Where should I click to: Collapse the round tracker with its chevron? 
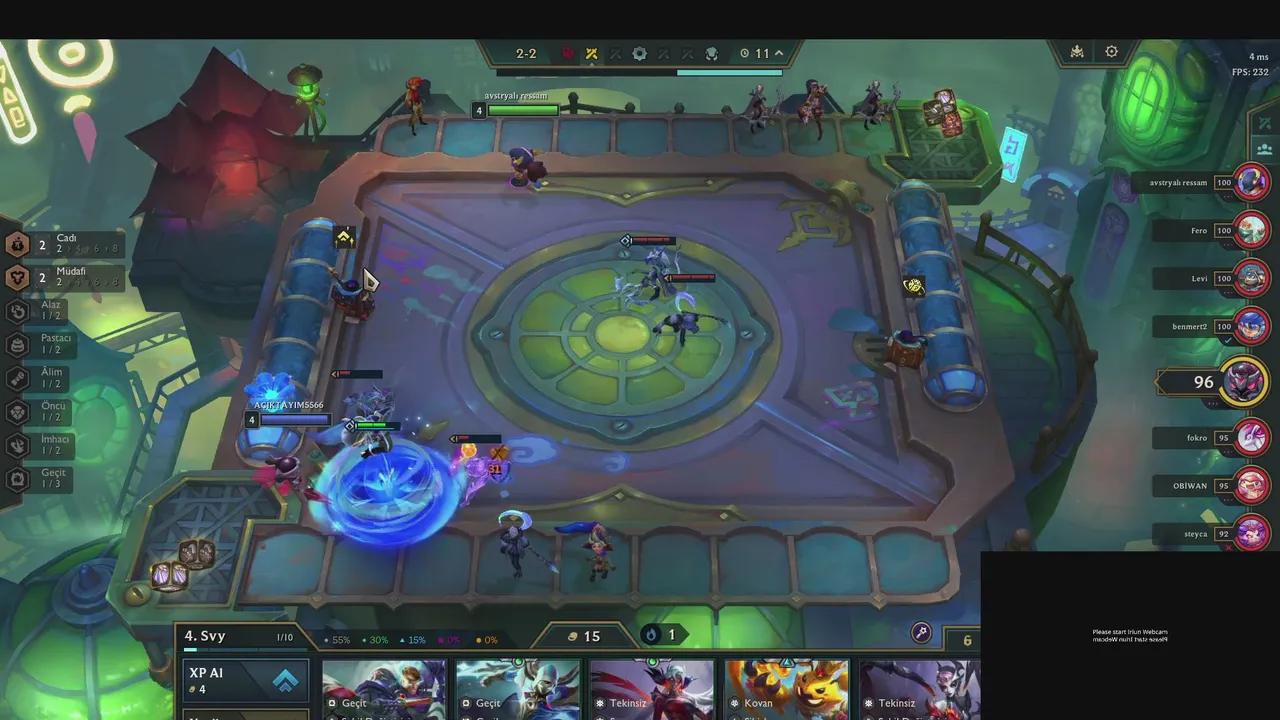point(776,54)
